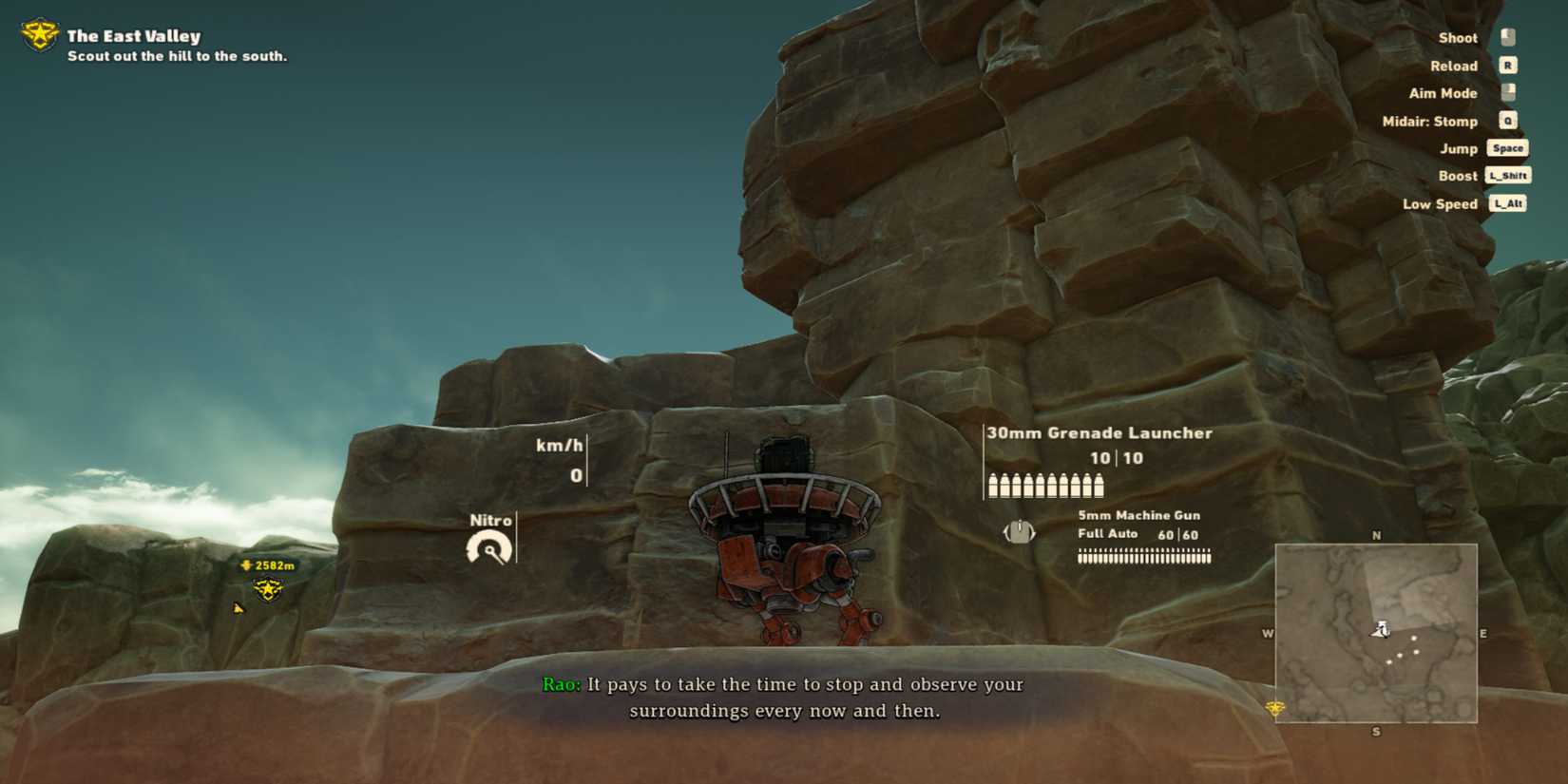The width and height of the screenshot is (1568, 784).
Task: Expand the 5mm Machine Gun details
Action: [1138, 515]
